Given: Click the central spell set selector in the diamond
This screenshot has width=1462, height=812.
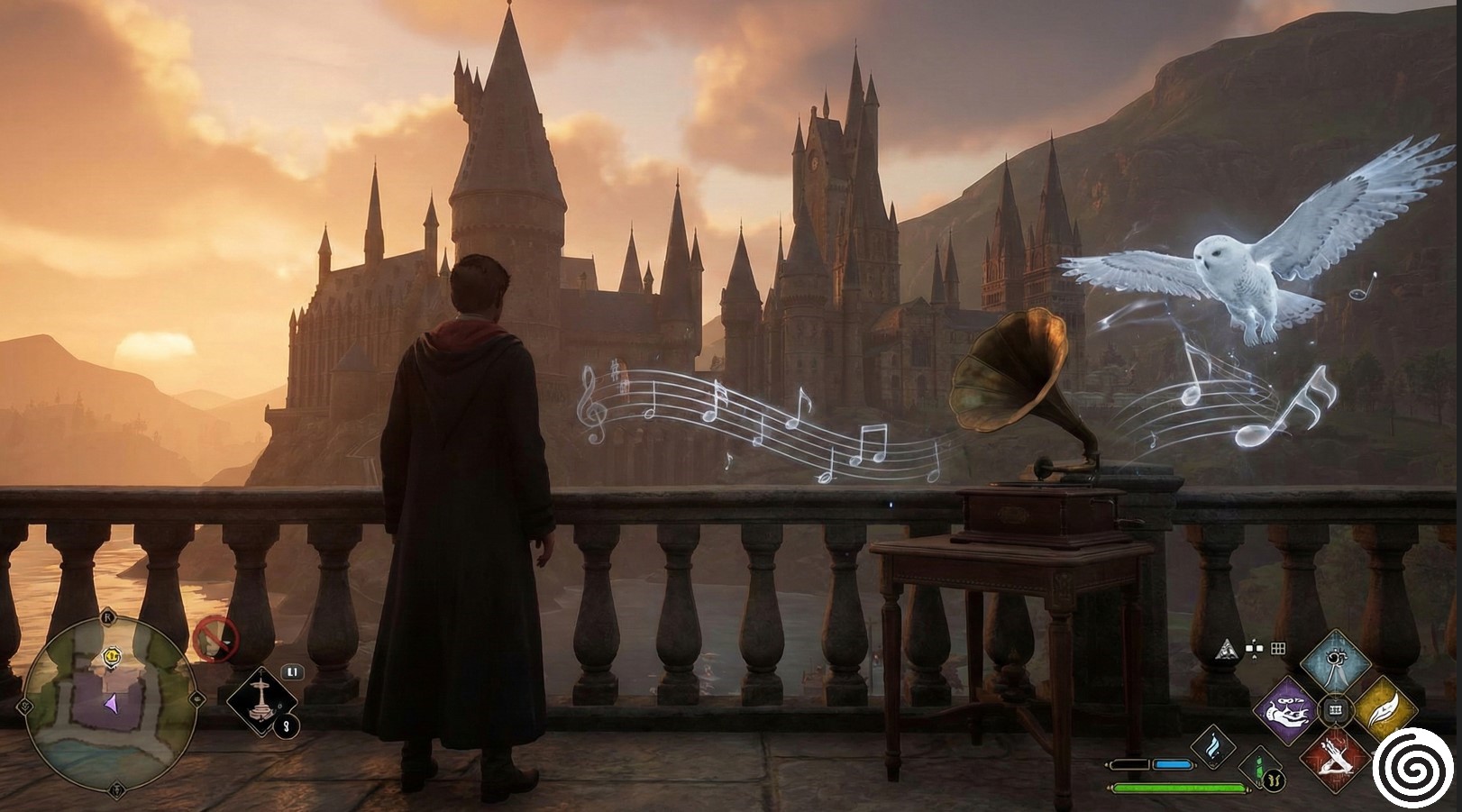Looking at the screenshot, I should point(1335,709).
